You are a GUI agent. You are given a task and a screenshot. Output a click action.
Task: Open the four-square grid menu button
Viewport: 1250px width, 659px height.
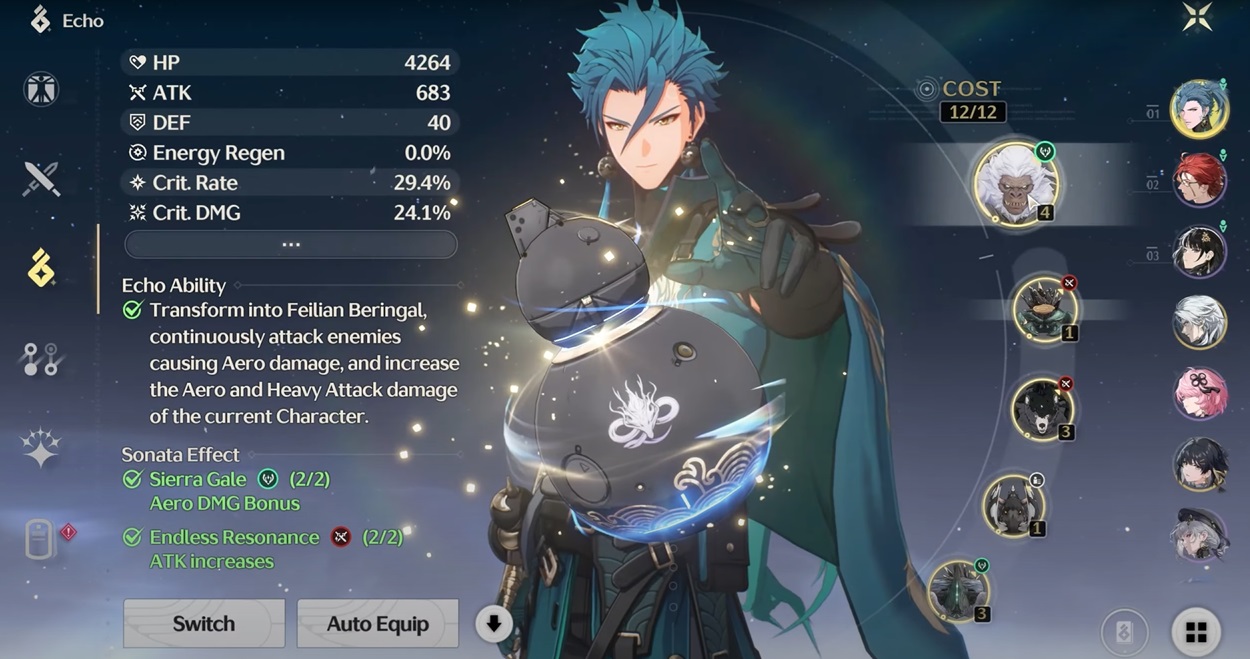(1196, 632)
